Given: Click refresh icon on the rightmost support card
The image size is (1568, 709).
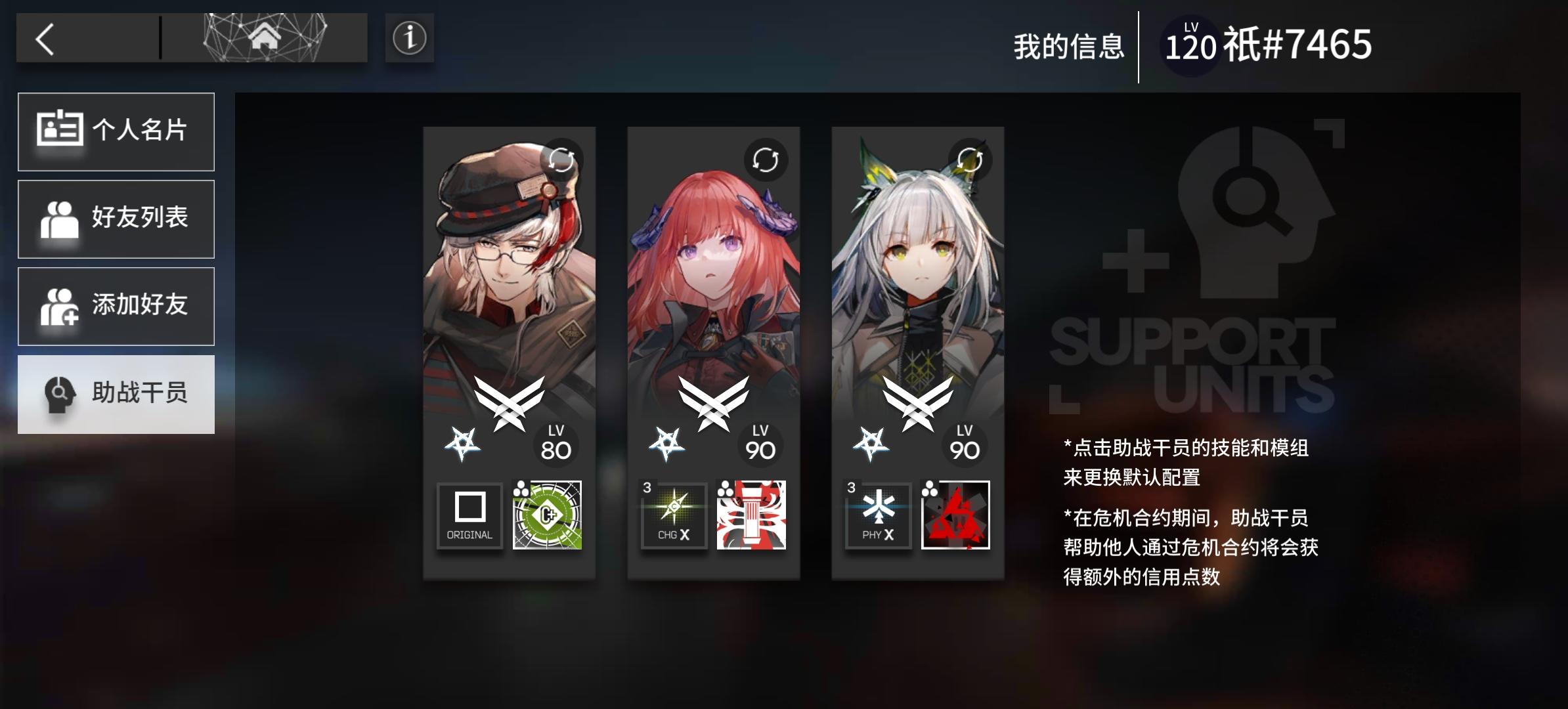Looking at the screenshot, I should (x=970, y=160).
